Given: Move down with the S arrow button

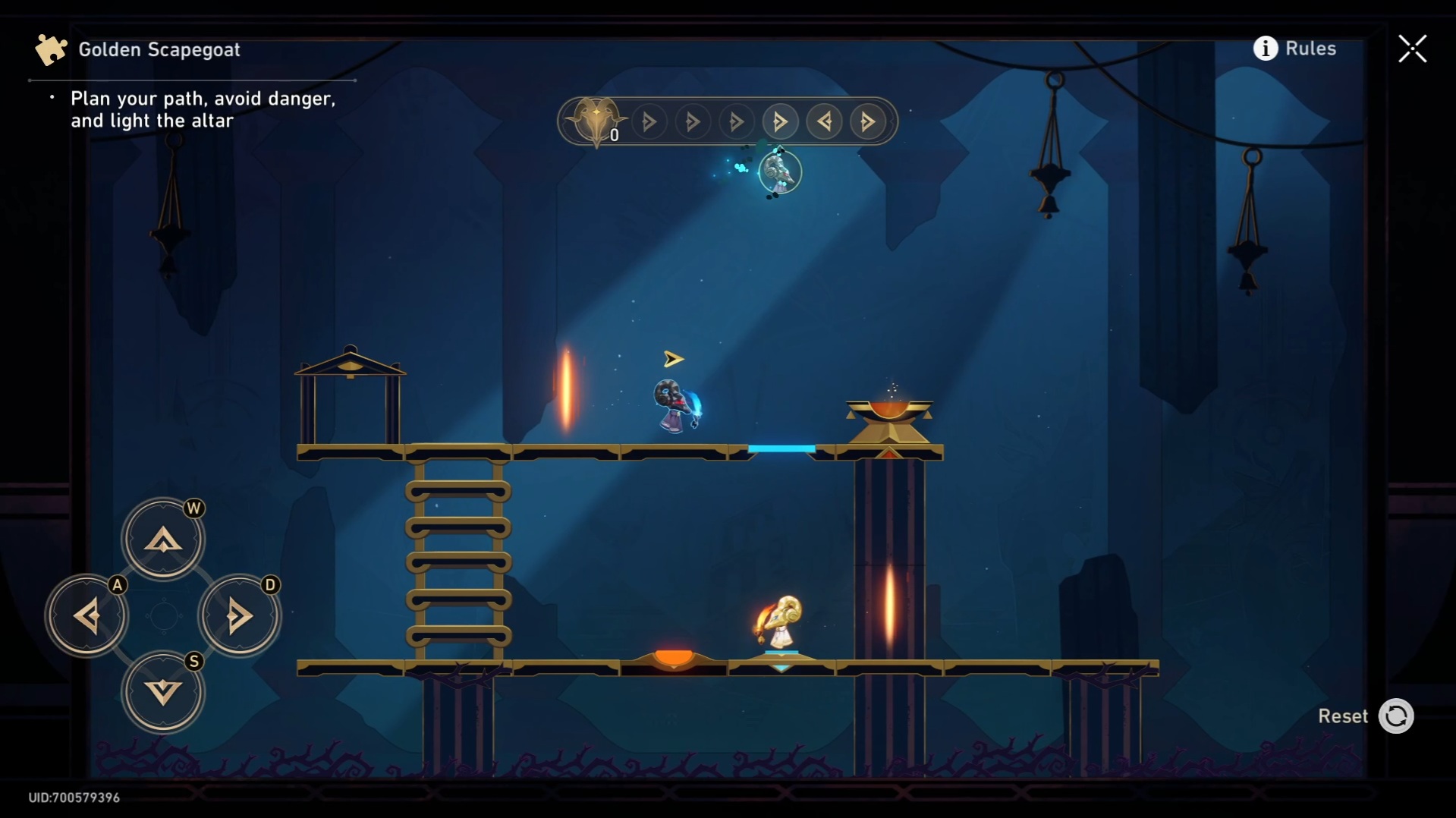Looking at the screenshot, I should point(163,692).
